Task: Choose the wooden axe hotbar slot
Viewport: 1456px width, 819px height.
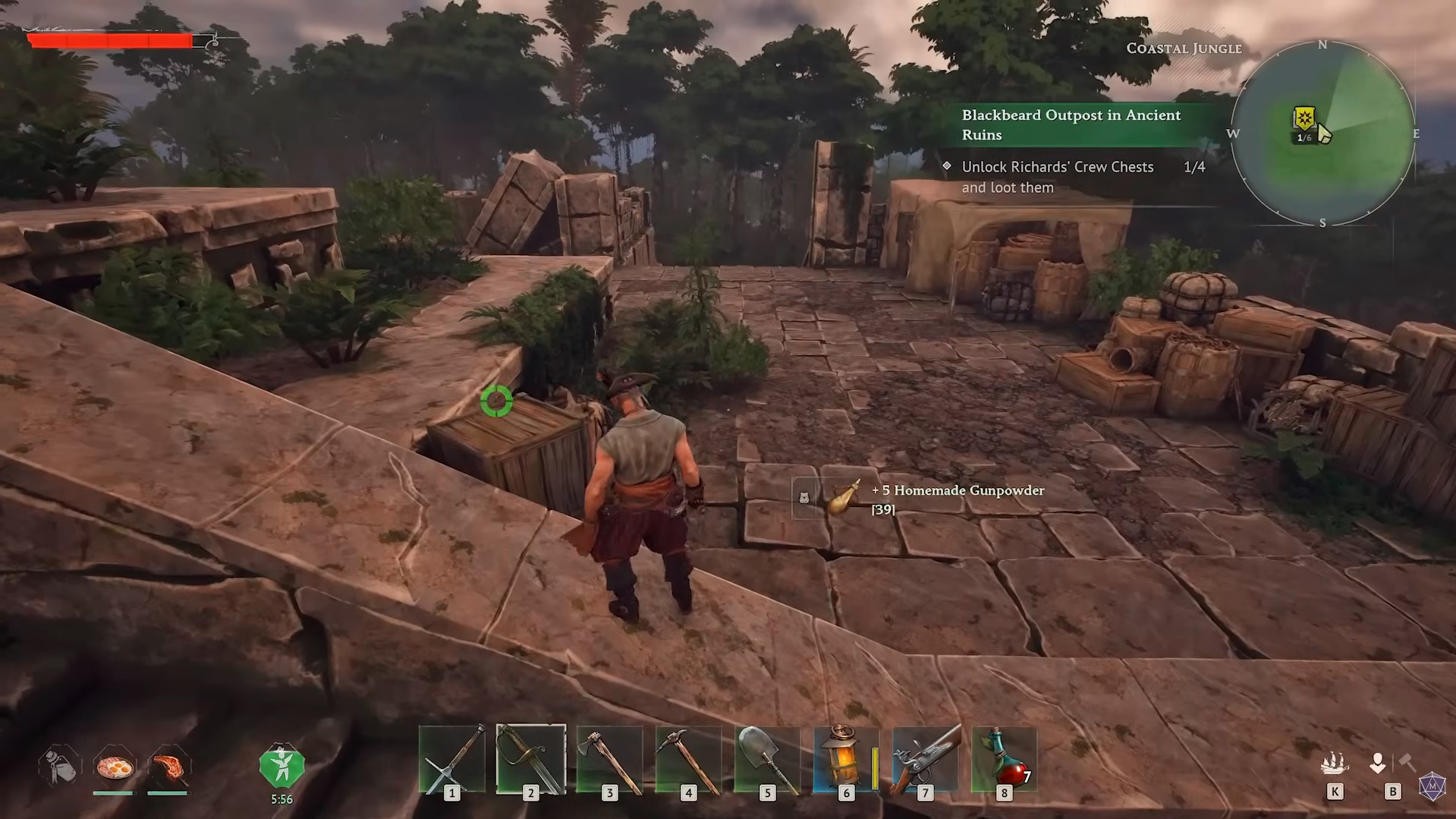Action: (609, 761)
